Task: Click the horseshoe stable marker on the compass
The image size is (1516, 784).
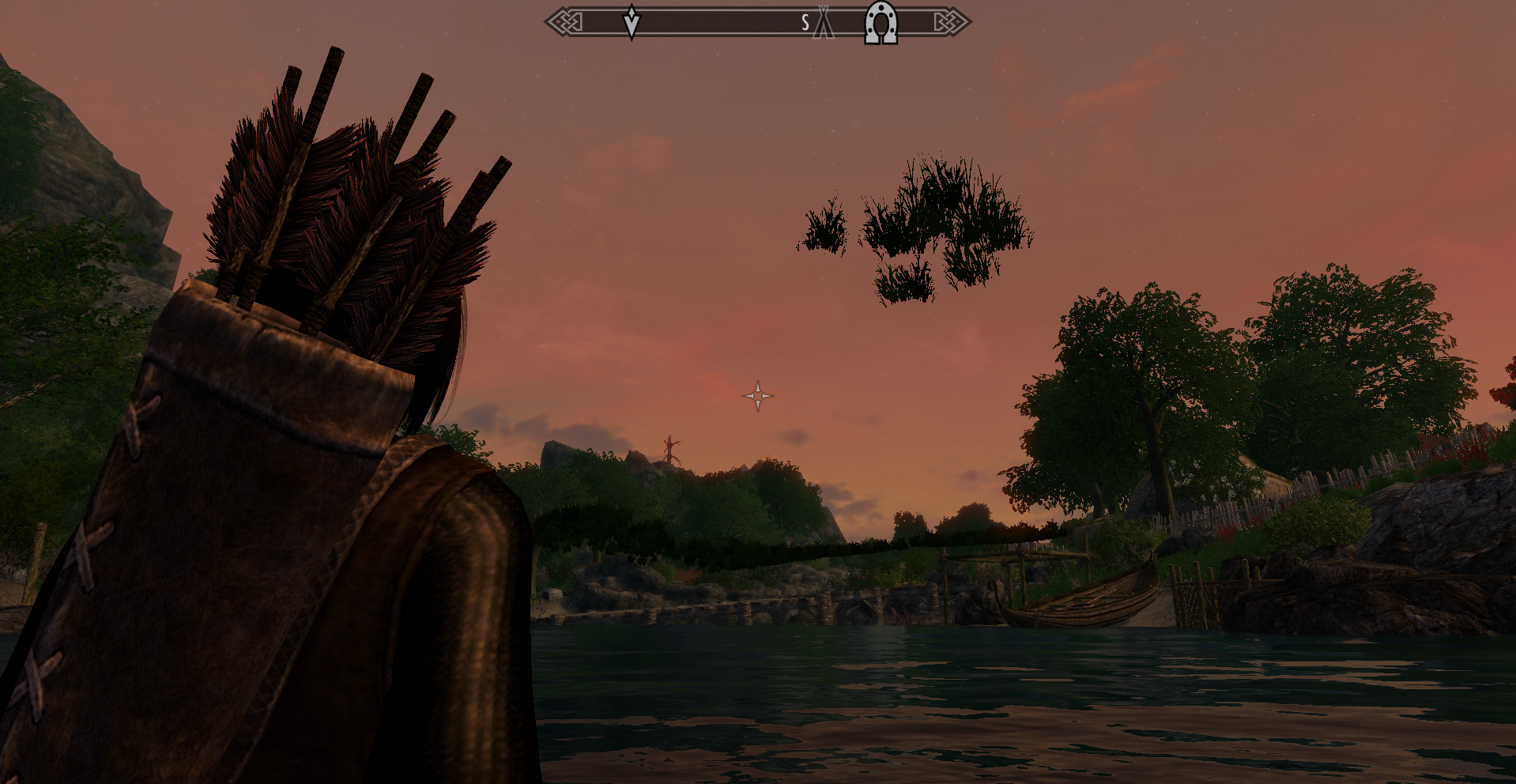Action: [881, 22]
